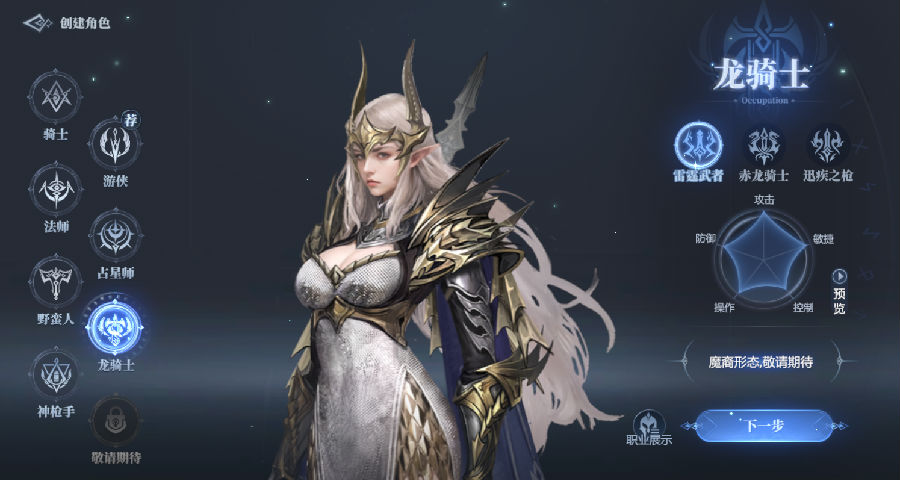Image resolution: width=900 pixels, height=480 pixels.
Task: Switch to 迅疾之枪 specialization
Action: [828, 146]
